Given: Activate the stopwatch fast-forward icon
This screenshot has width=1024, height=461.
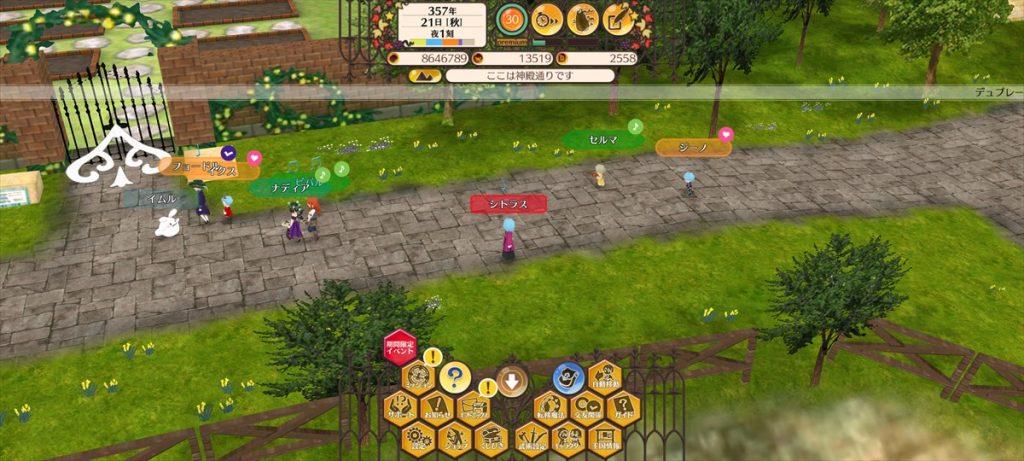Looking at the screenshot, I should point(547,19).
